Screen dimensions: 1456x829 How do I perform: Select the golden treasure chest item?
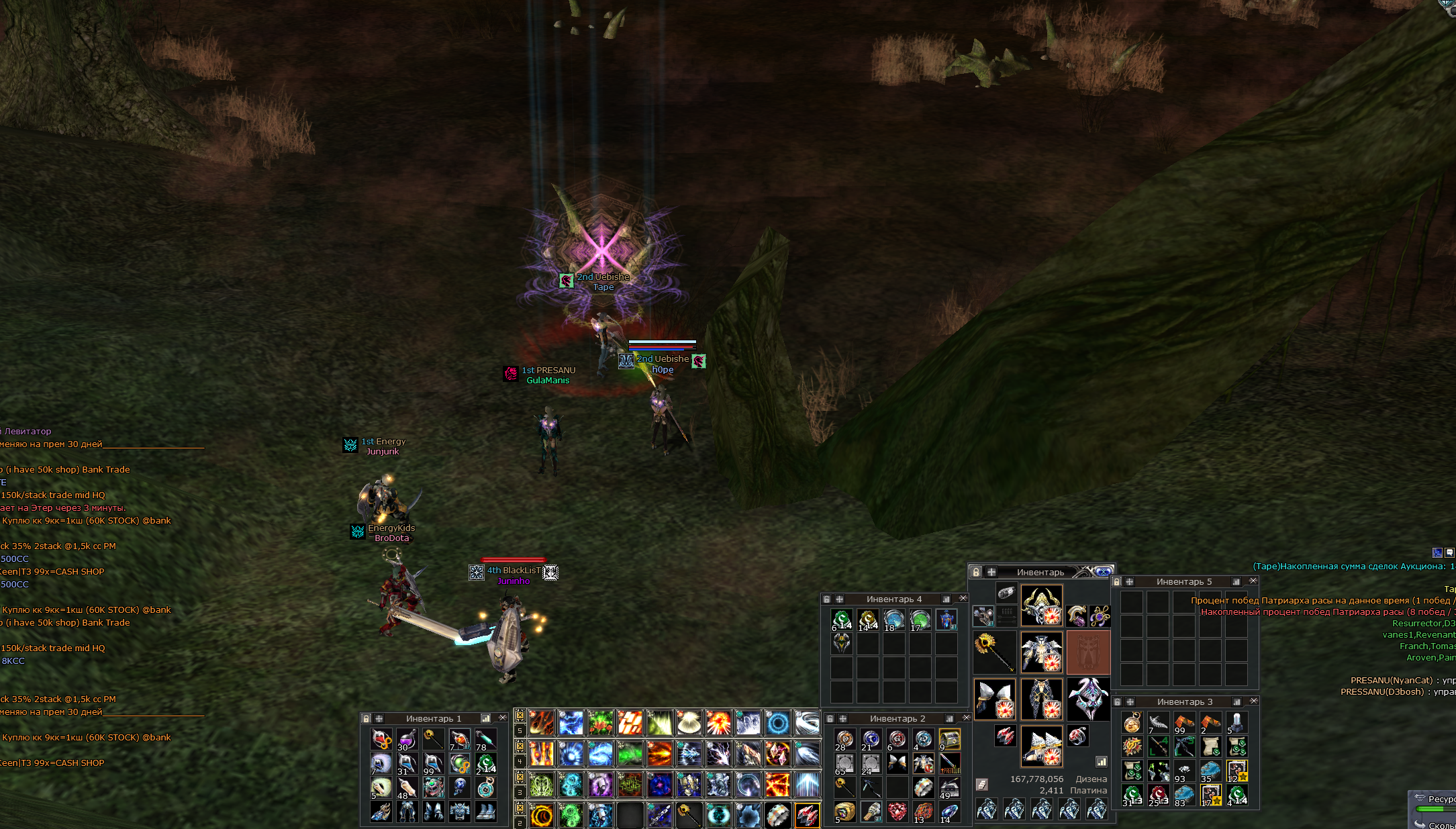pyautogui.click(x=949, y=739)
